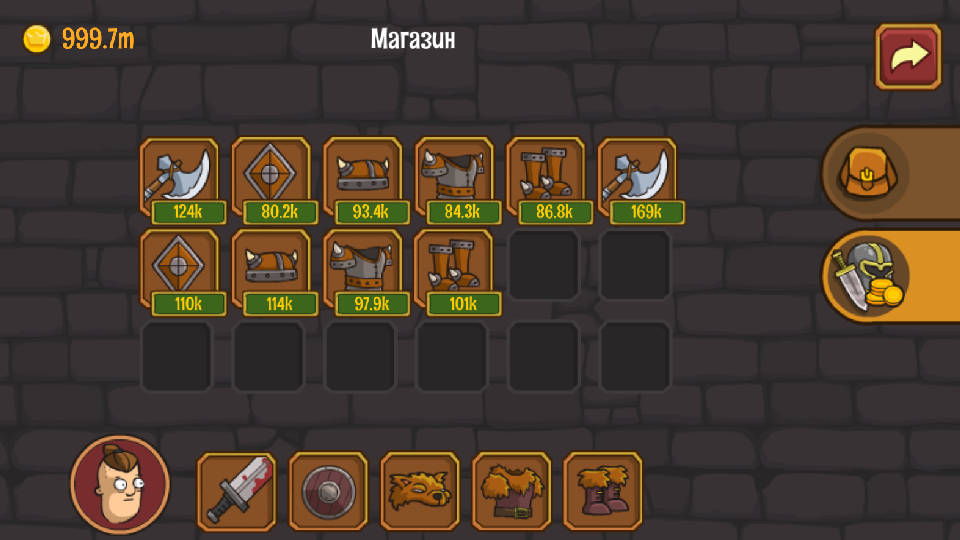Select the shield costing 80.2k
This screenshot has width=960, height=540.
pos(271,176)
